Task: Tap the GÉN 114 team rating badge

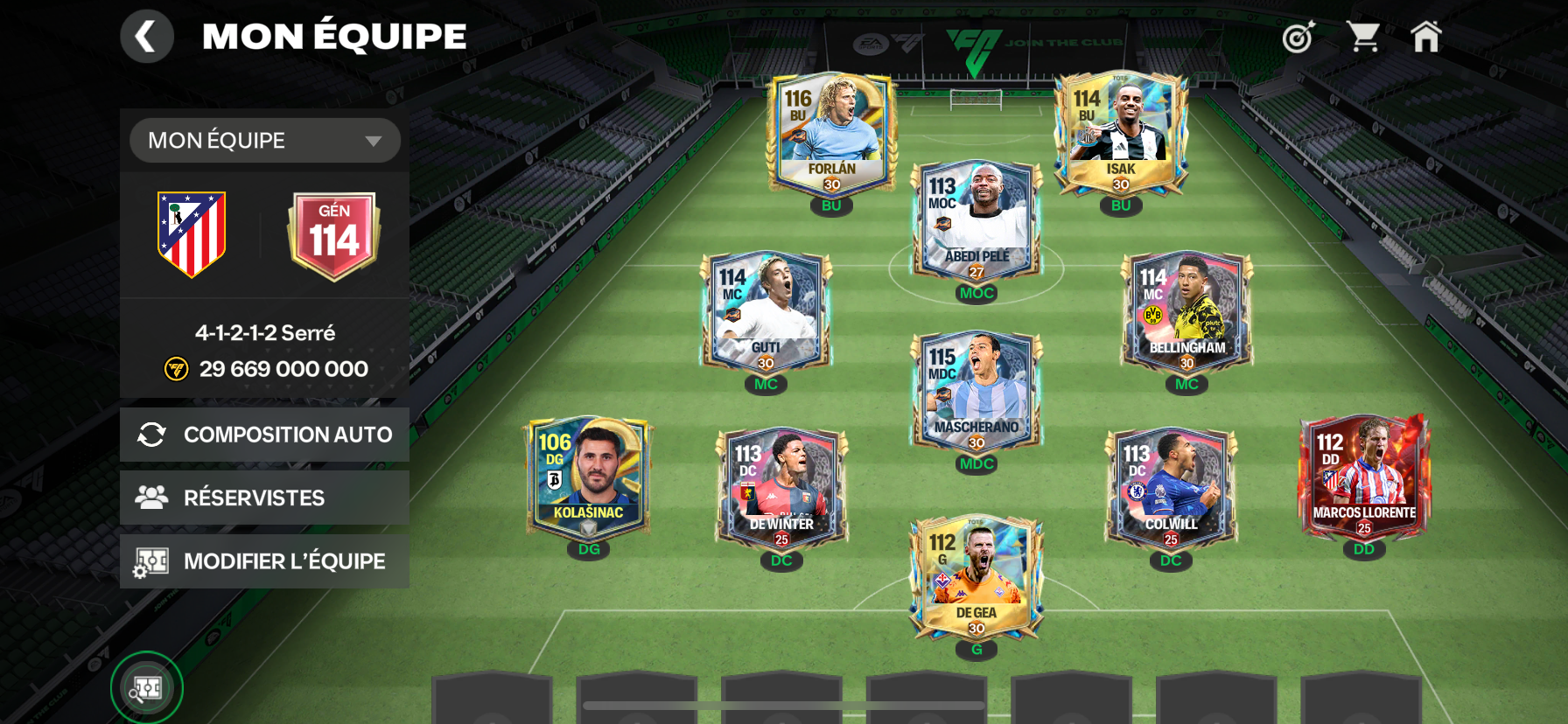Action: [333, 234]
